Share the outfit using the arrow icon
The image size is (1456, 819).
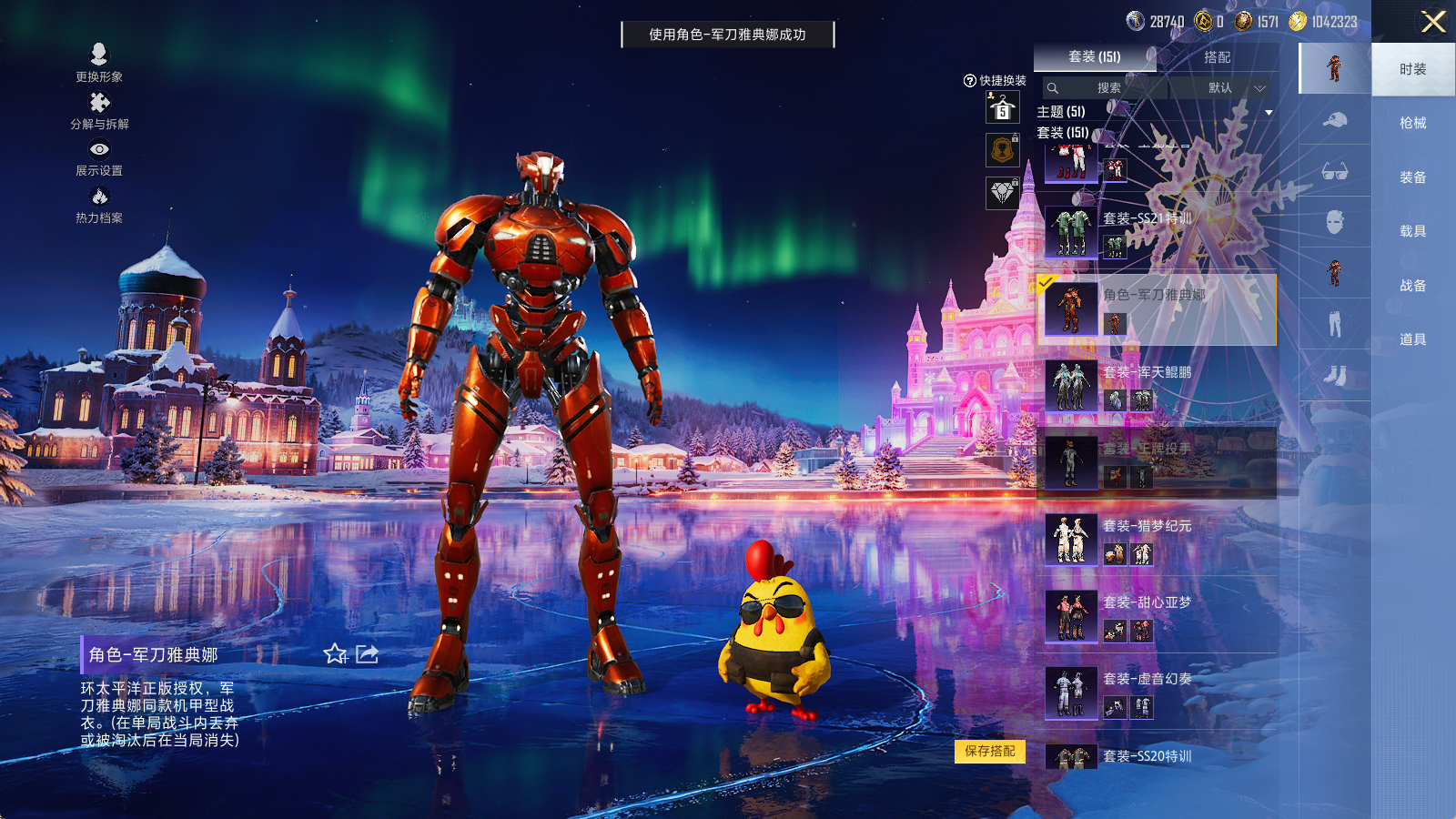tap(367, 654)
